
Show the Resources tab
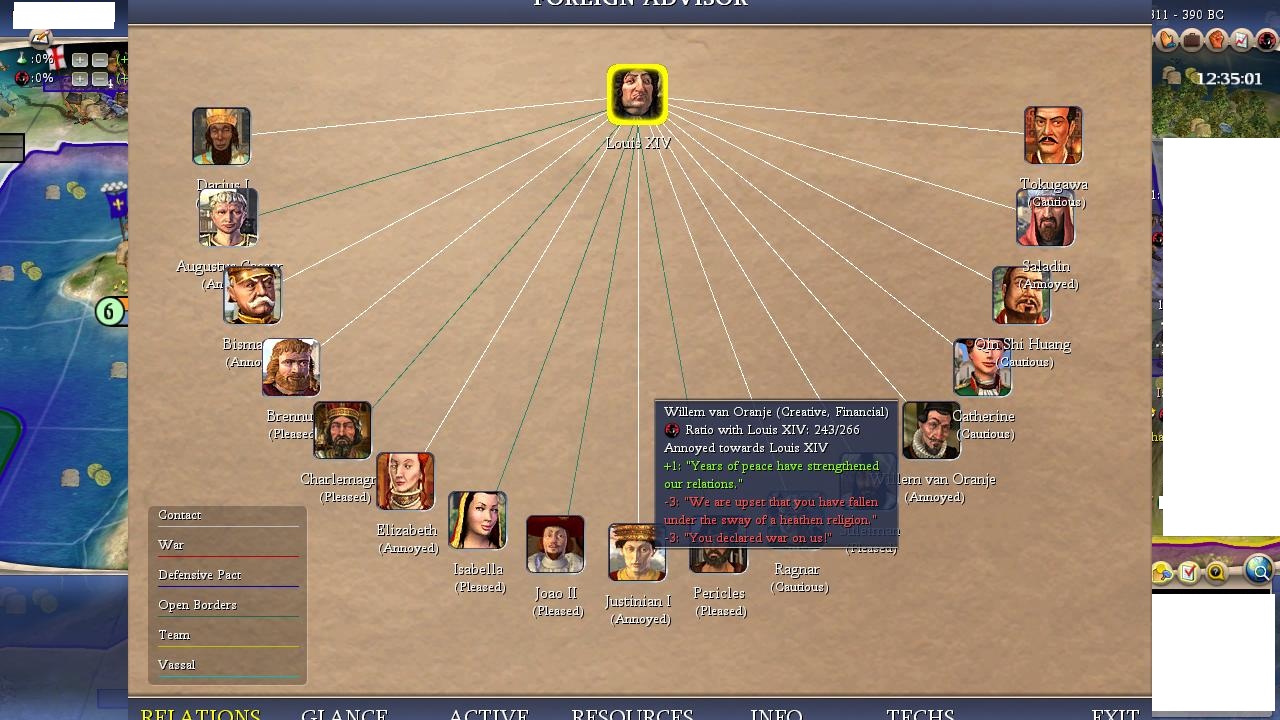click(632, 713)
